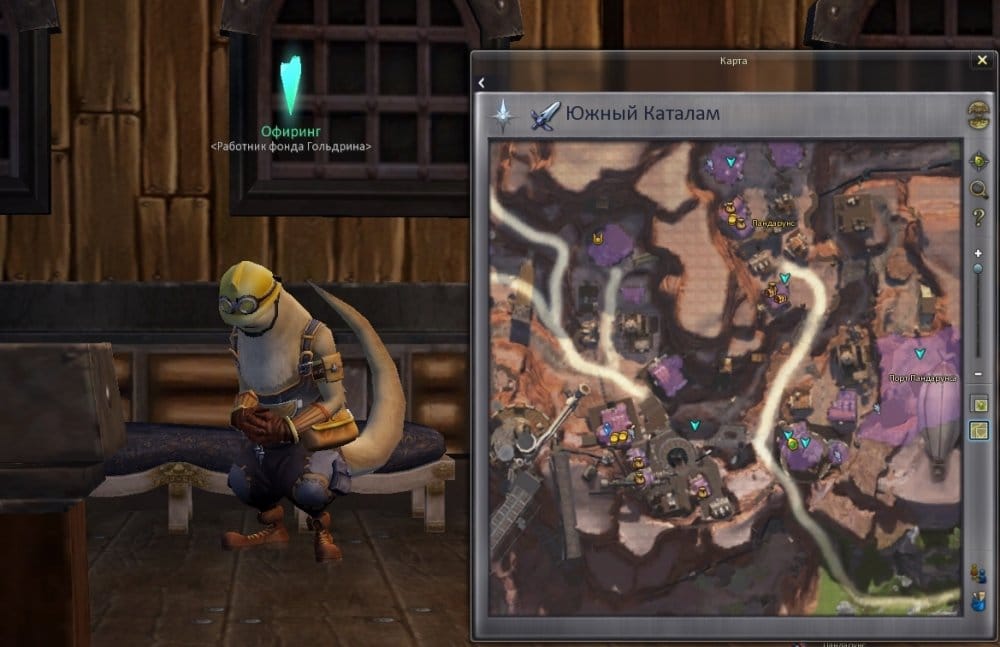Click the Пандарунс label on the map

coord(773,224)
